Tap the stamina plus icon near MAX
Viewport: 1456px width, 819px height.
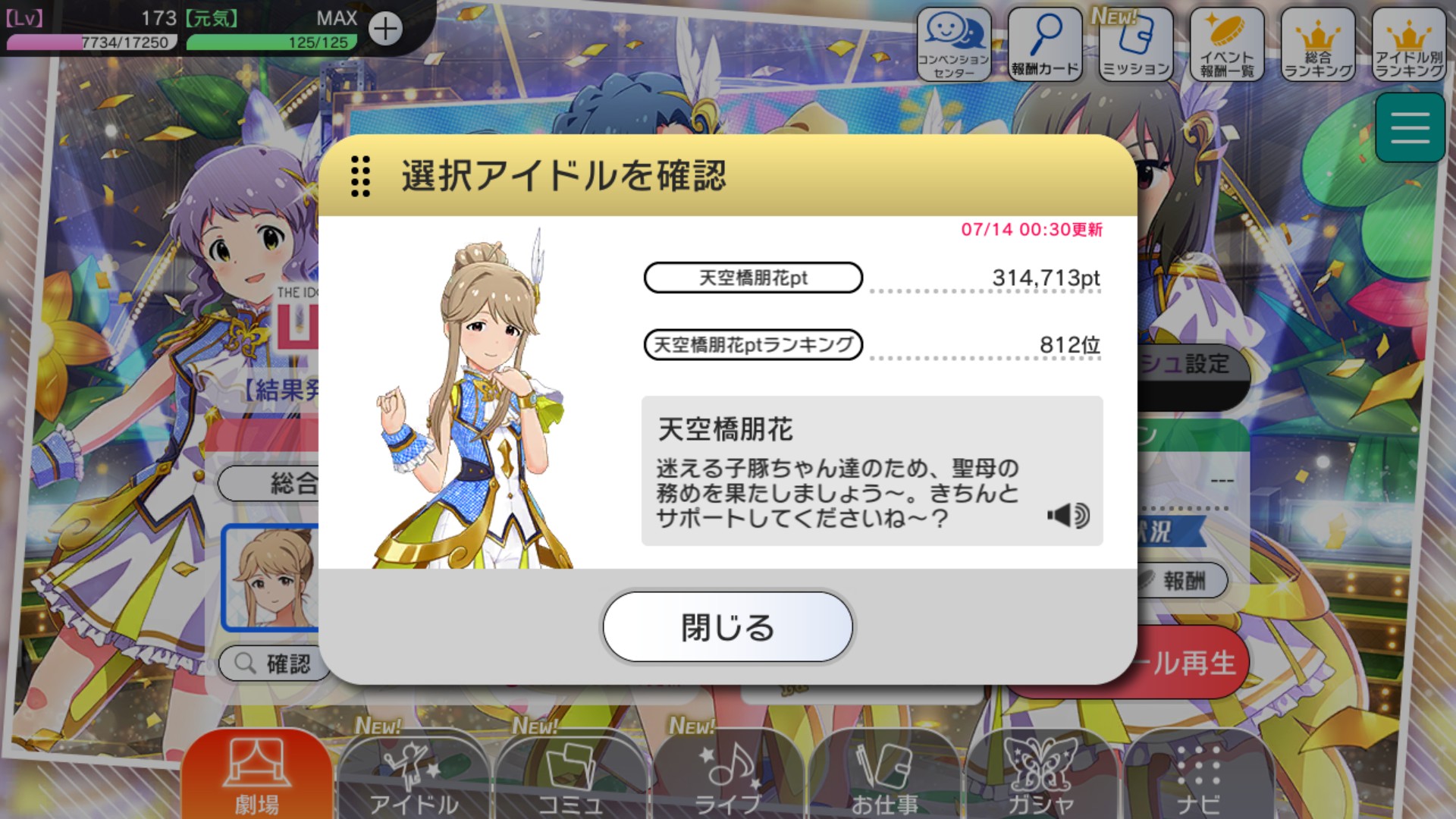(388, 29)
